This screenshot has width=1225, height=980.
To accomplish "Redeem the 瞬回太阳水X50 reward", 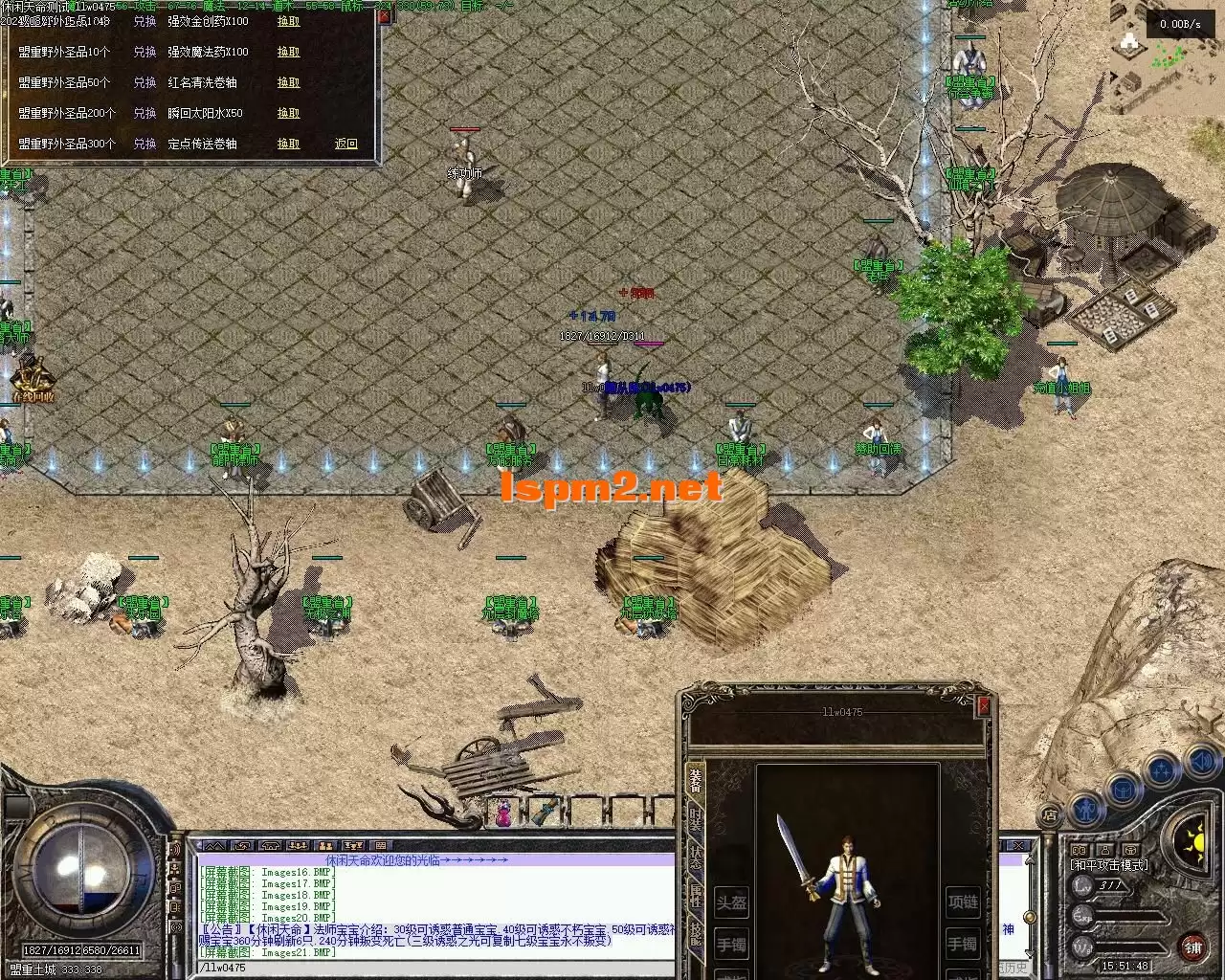I will click(288, 113).
